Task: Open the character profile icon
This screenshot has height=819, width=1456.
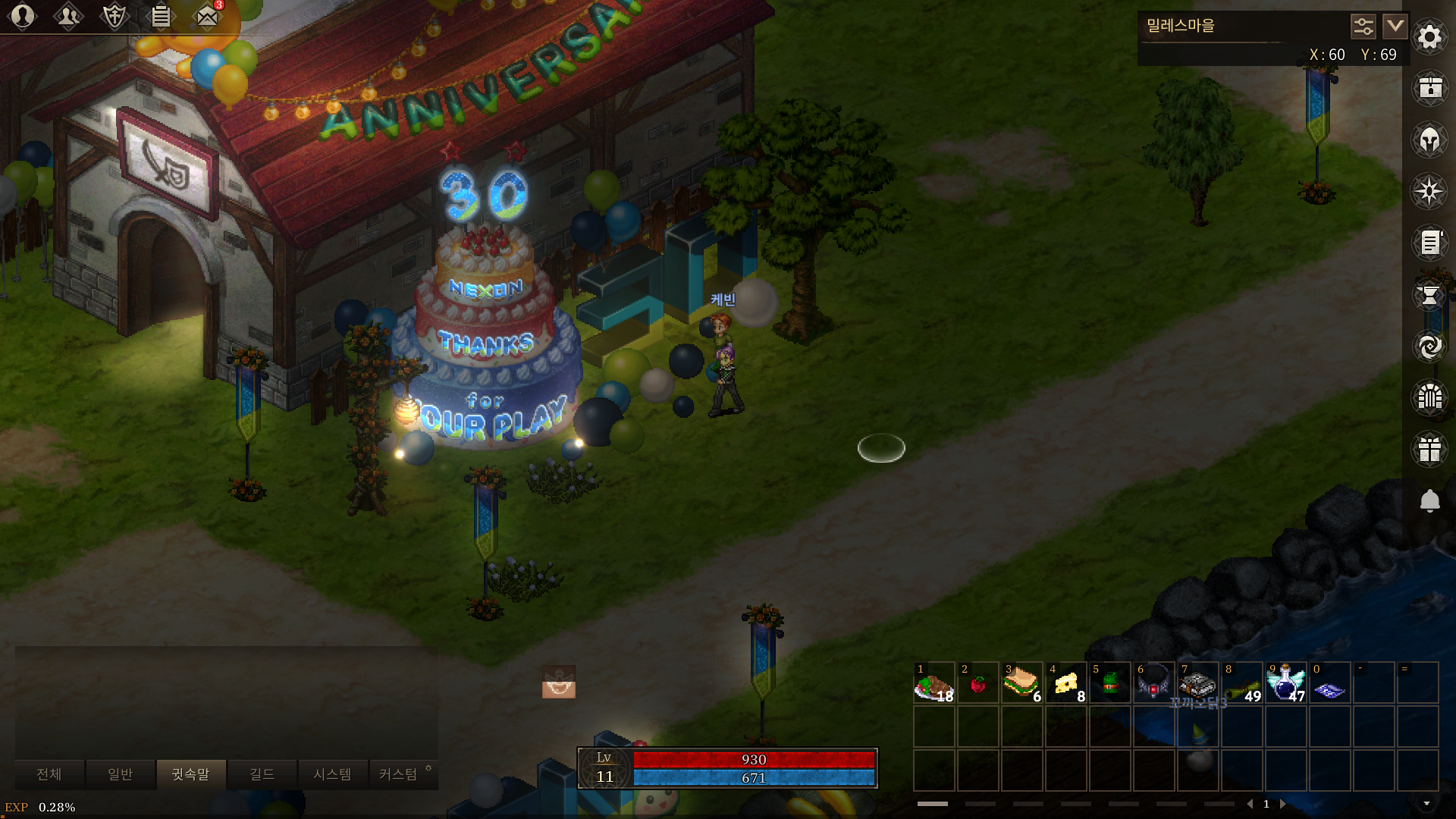Action: (x=23, y=16)
